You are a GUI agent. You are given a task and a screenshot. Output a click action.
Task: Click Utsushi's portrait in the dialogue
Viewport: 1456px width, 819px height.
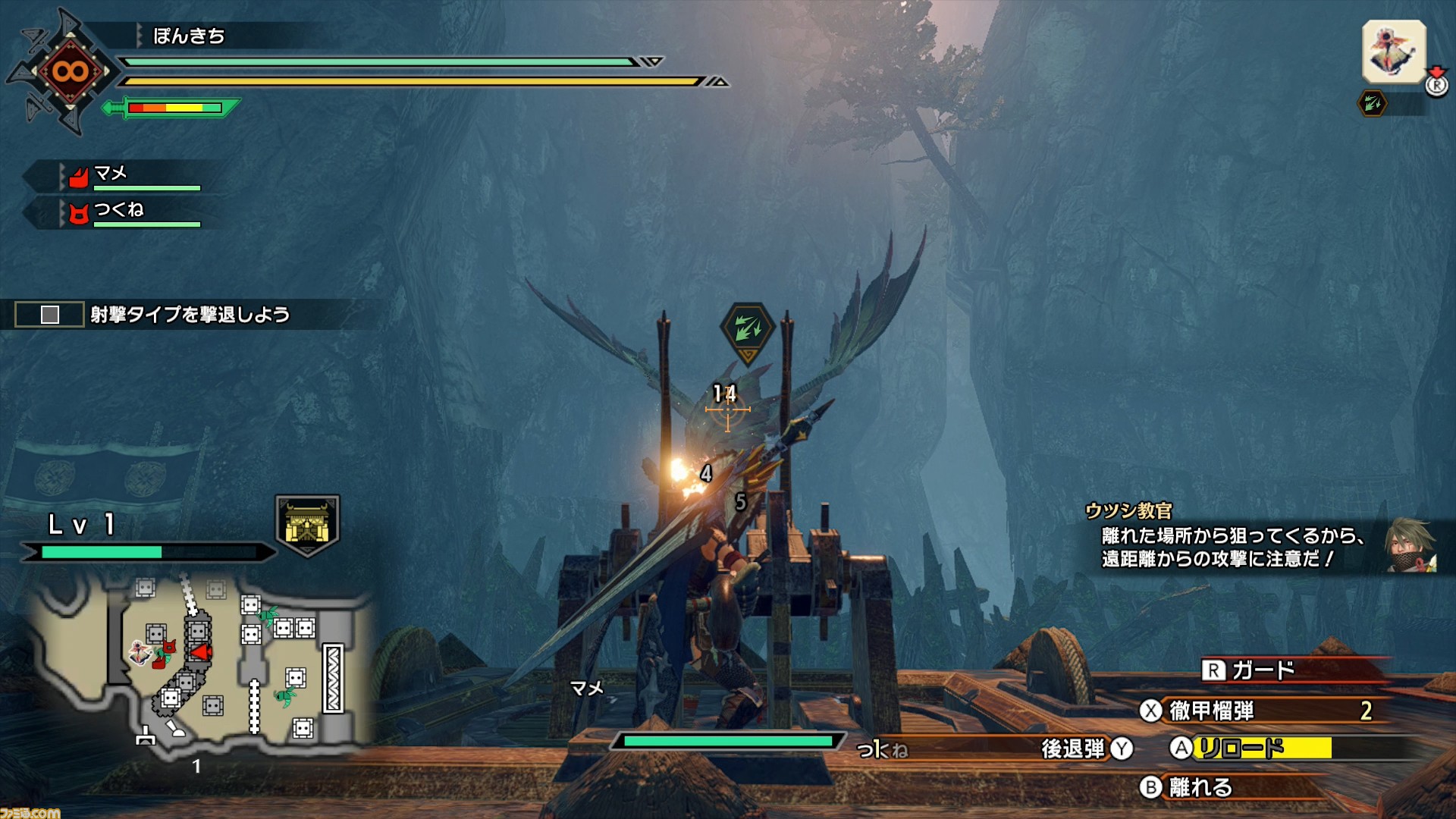(x=1409, y=544)
